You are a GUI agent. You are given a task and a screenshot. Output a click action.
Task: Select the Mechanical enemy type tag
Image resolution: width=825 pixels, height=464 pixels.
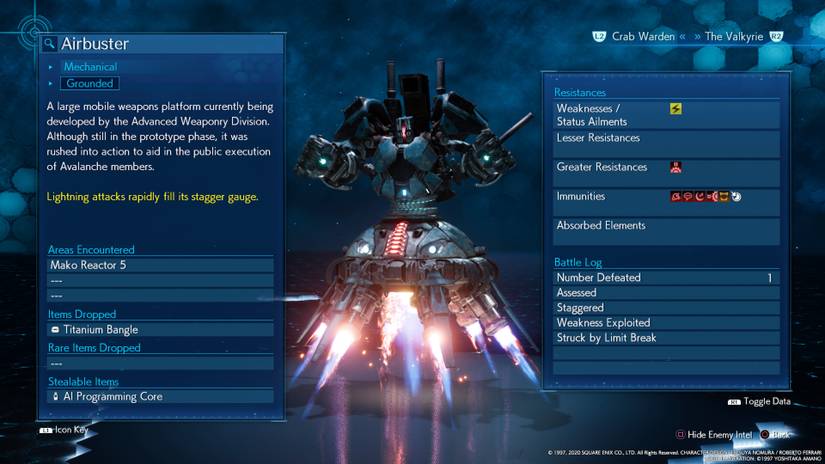tap(90, 67)
